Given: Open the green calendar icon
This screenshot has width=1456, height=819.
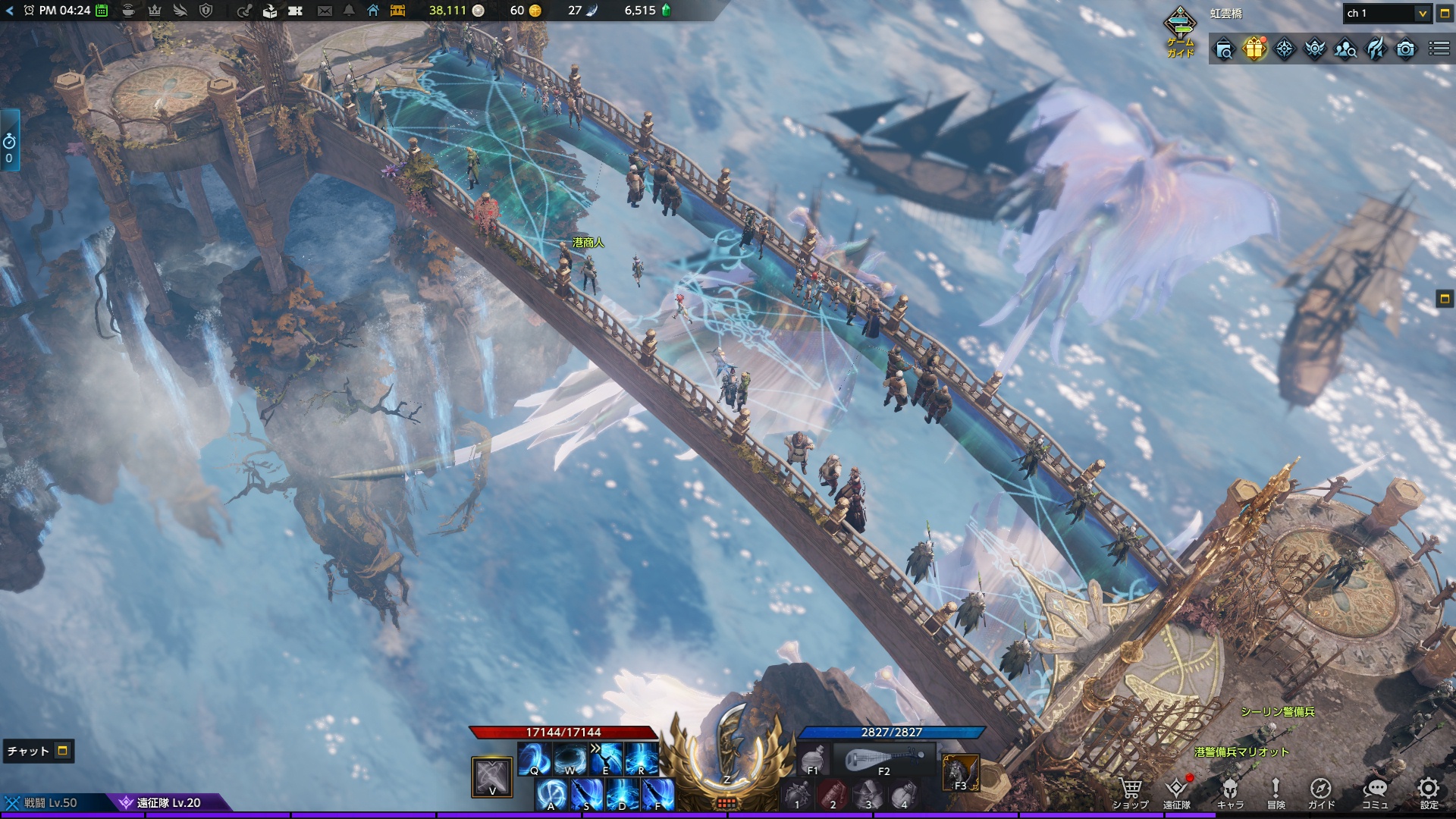Looking at the screenshot, I should click(102, 11).
